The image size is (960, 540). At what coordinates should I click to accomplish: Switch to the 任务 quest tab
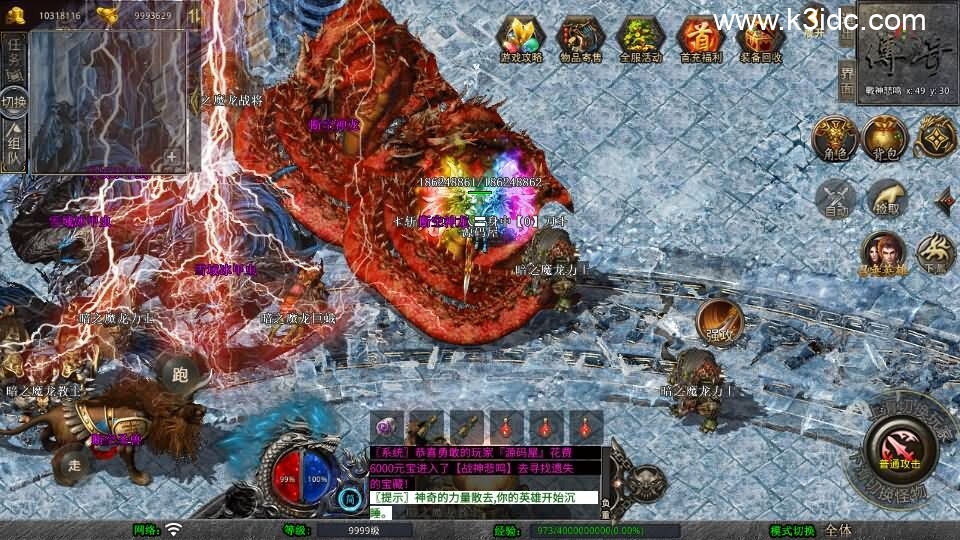[14, 57]
